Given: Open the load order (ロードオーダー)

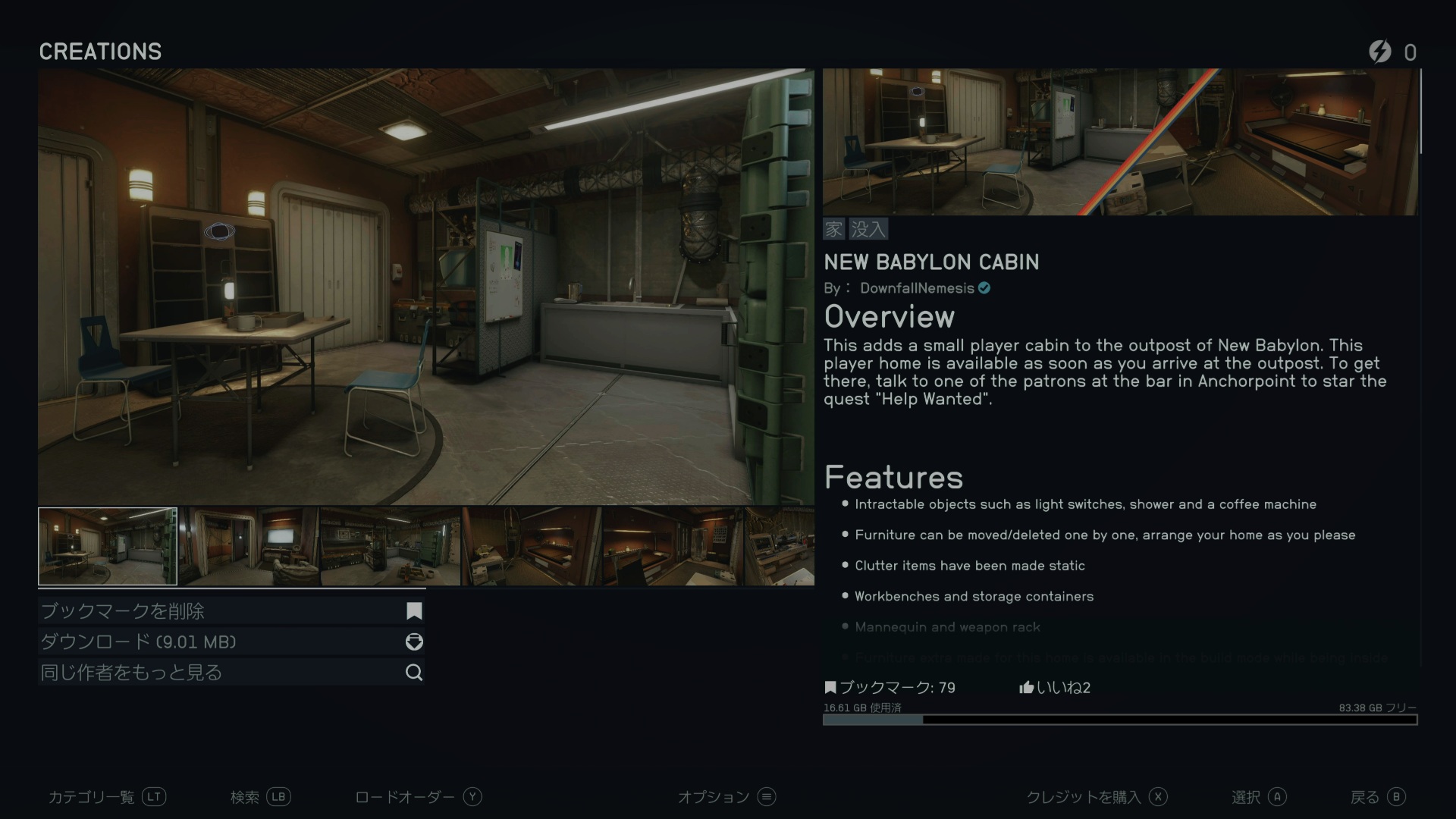Looking at the screenshot, I should point(418,797).
